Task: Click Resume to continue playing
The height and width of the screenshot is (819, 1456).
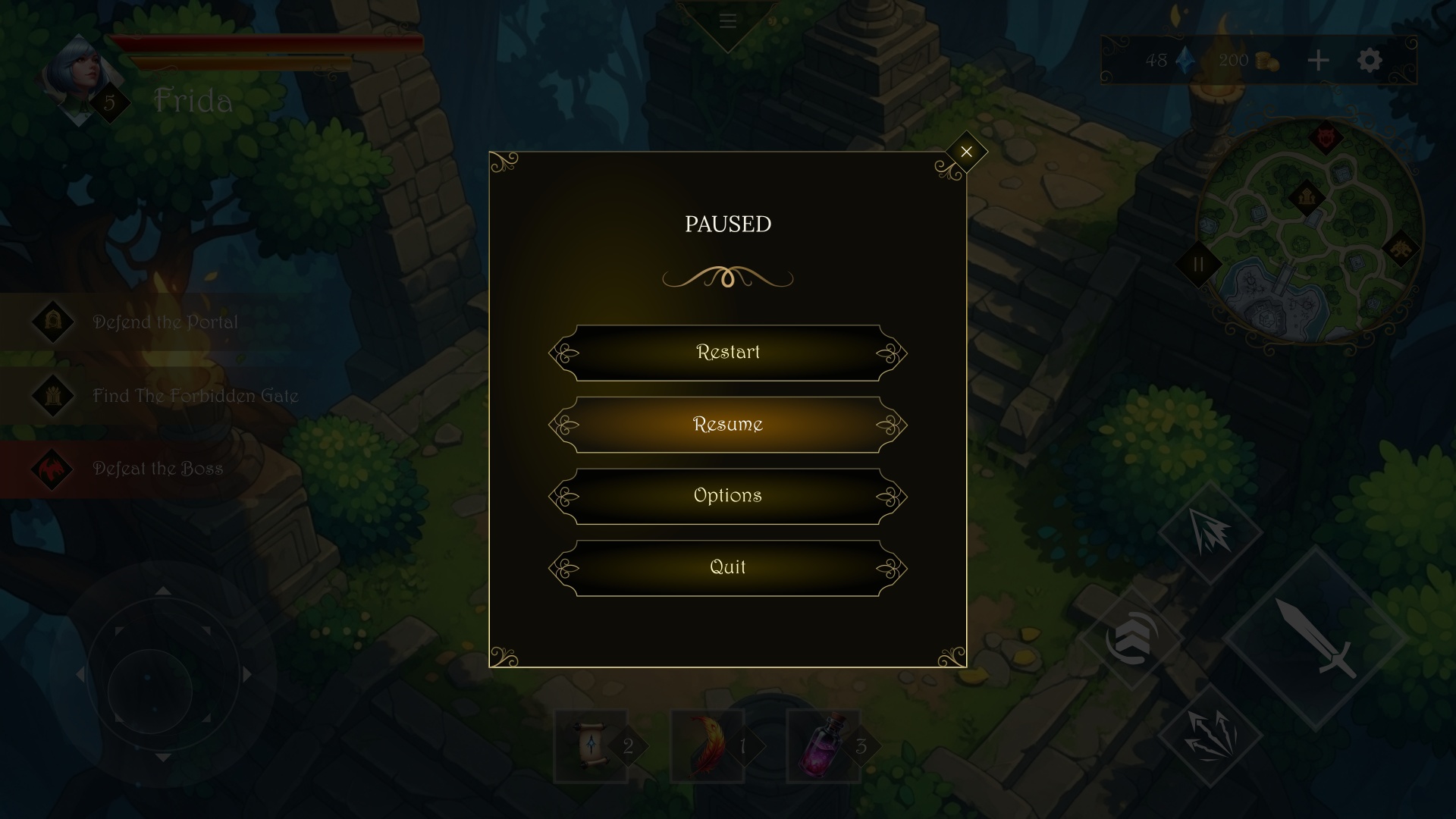Action: click(x=727, y=424)
